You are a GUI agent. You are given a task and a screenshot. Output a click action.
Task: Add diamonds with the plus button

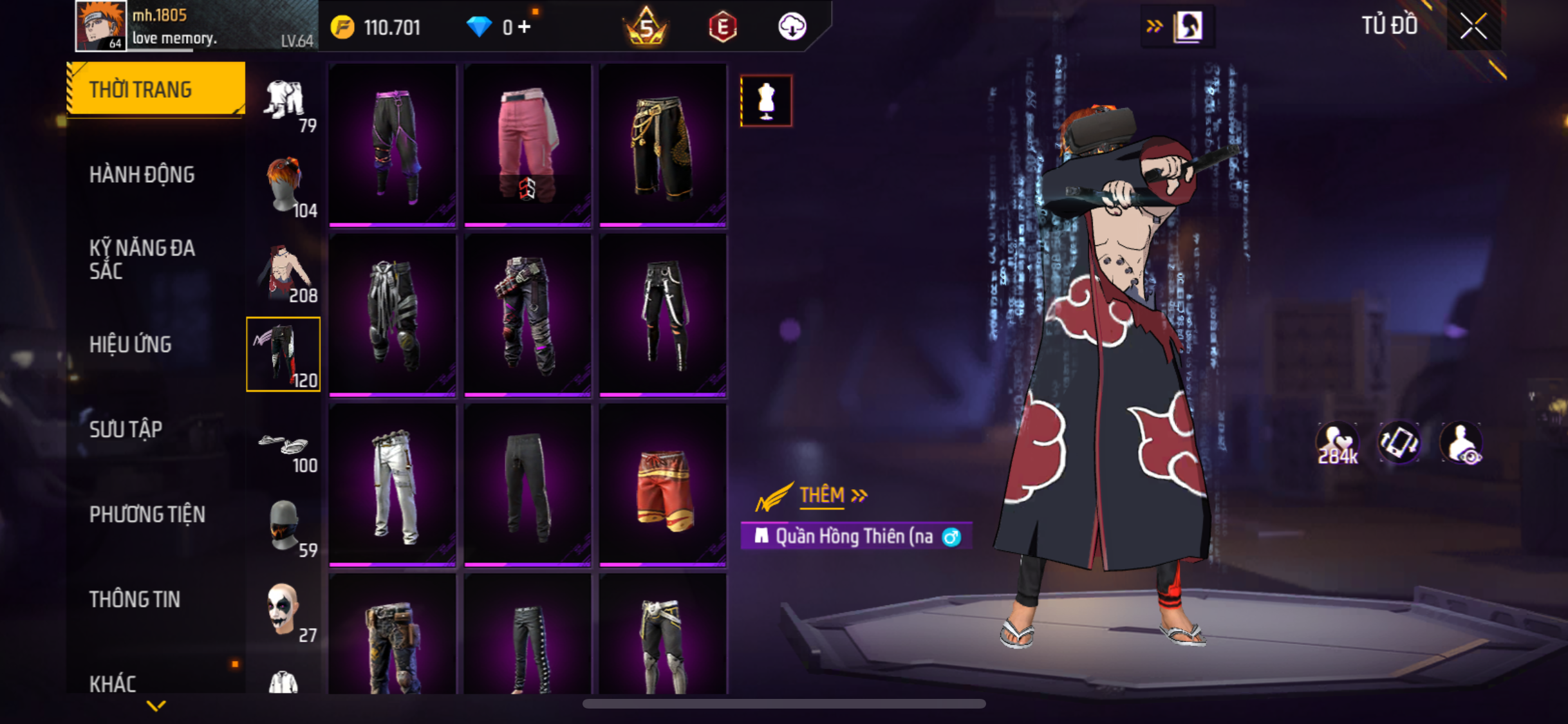[x=525, y=27]
